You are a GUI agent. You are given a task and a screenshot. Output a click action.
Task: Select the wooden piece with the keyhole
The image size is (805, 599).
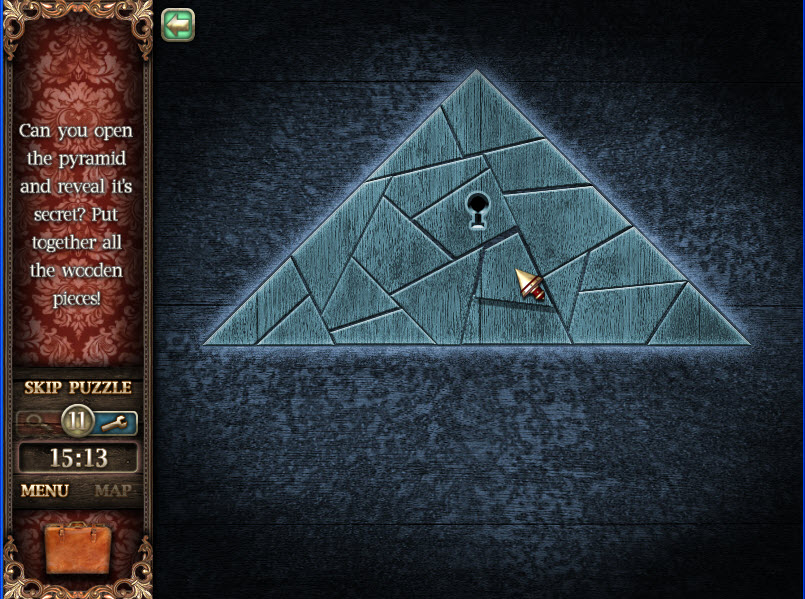[465, 215]
